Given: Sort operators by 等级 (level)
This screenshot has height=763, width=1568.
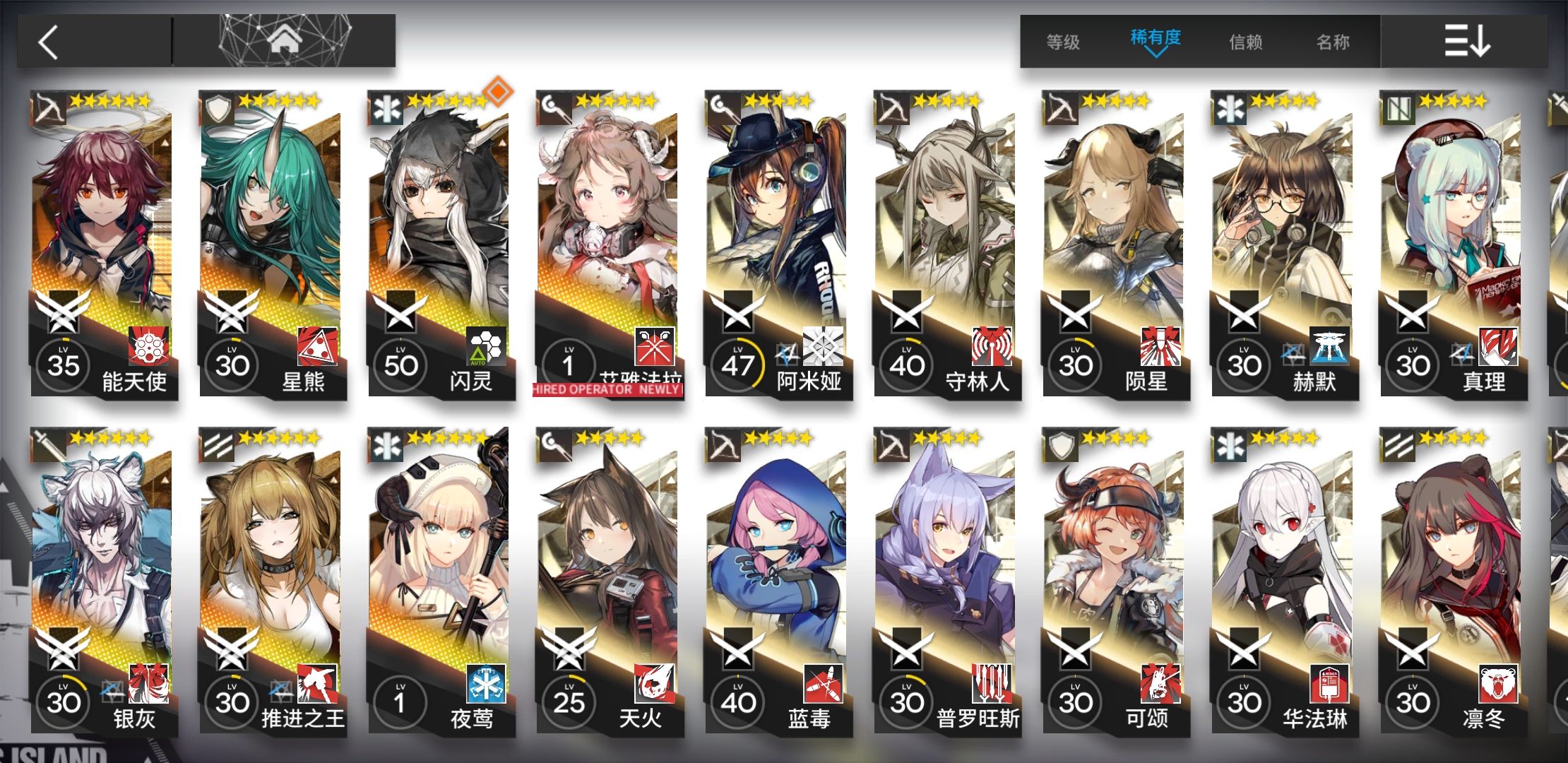Looking at the screenshot, I should click(1063, 42).
